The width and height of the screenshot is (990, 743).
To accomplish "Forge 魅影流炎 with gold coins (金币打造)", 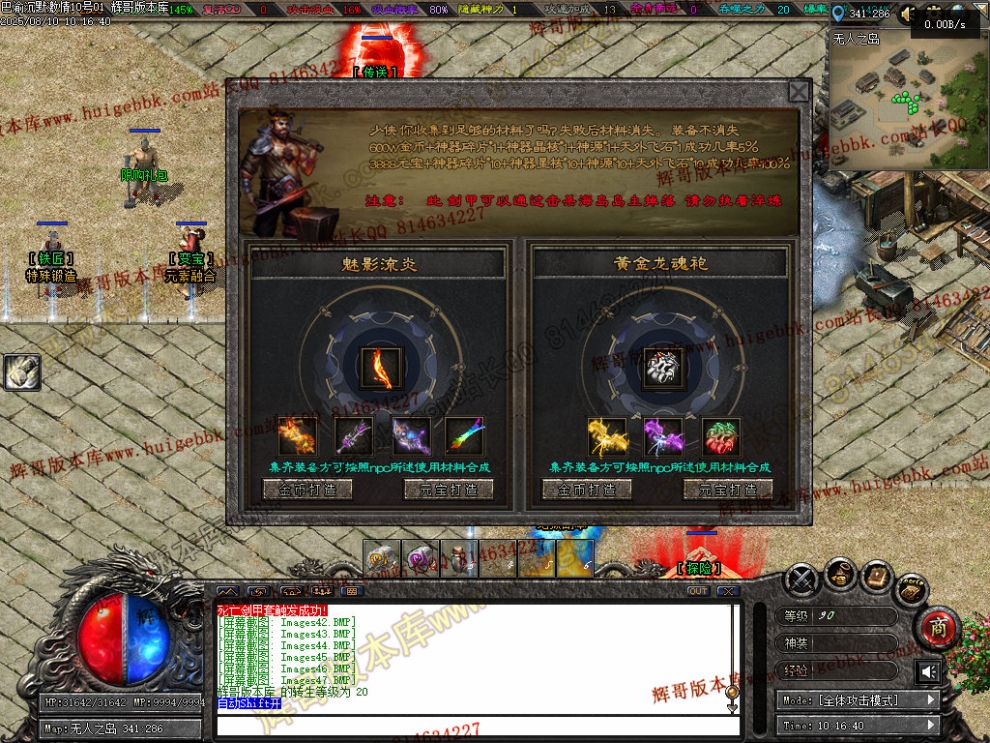I will click(307, 489).
